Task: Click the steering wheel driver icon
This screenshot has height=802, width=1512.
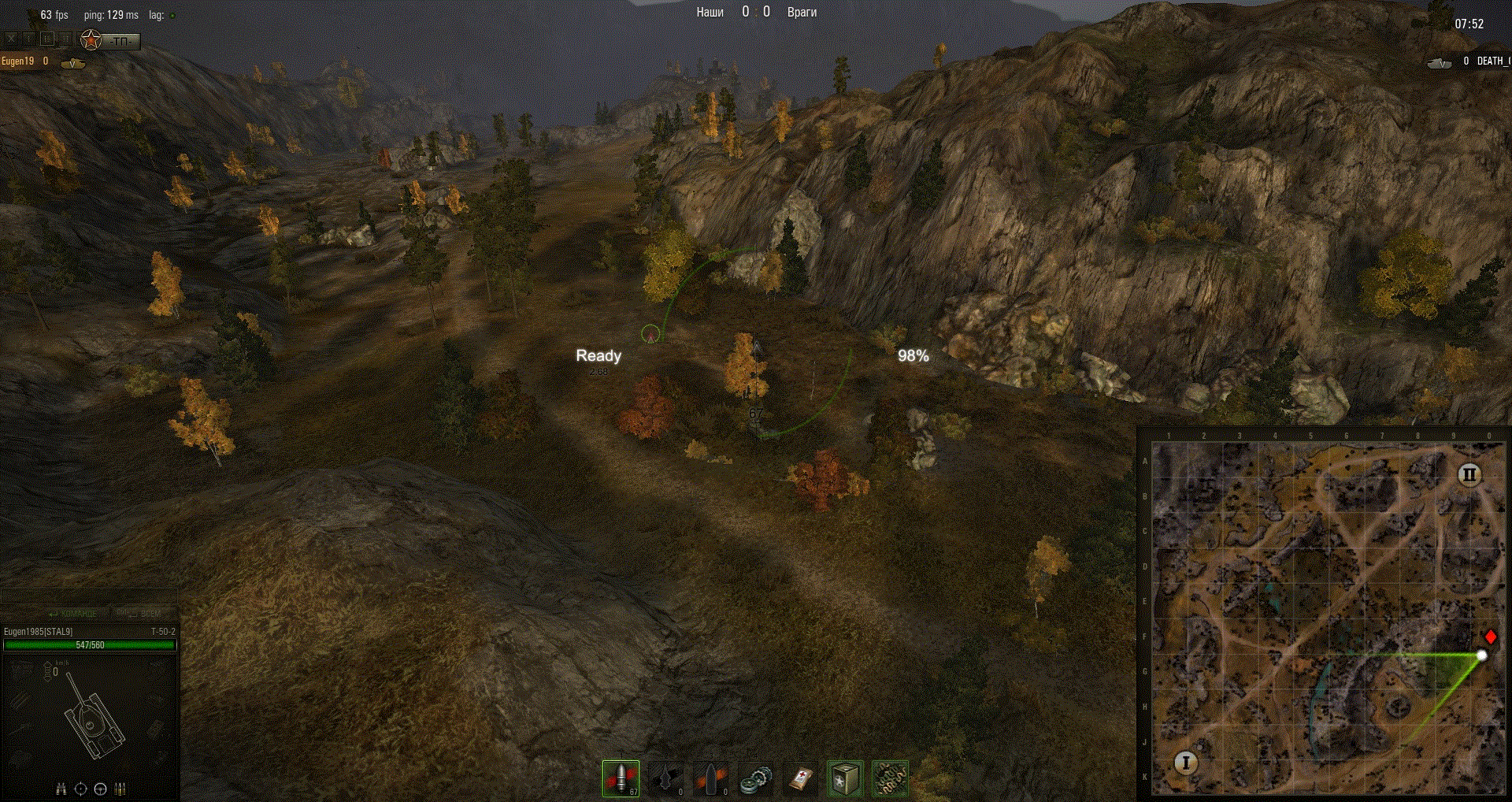Action: (100, 789)
